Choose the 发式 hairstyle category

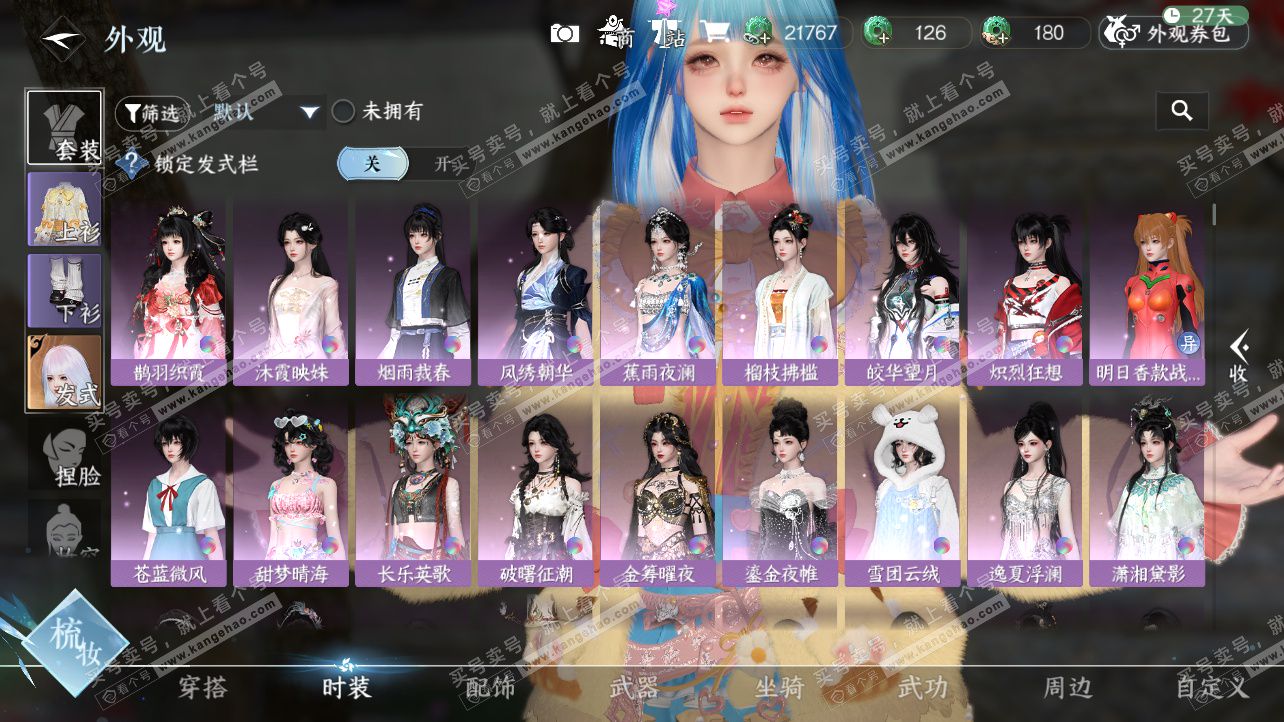click(x=64, y=372)
